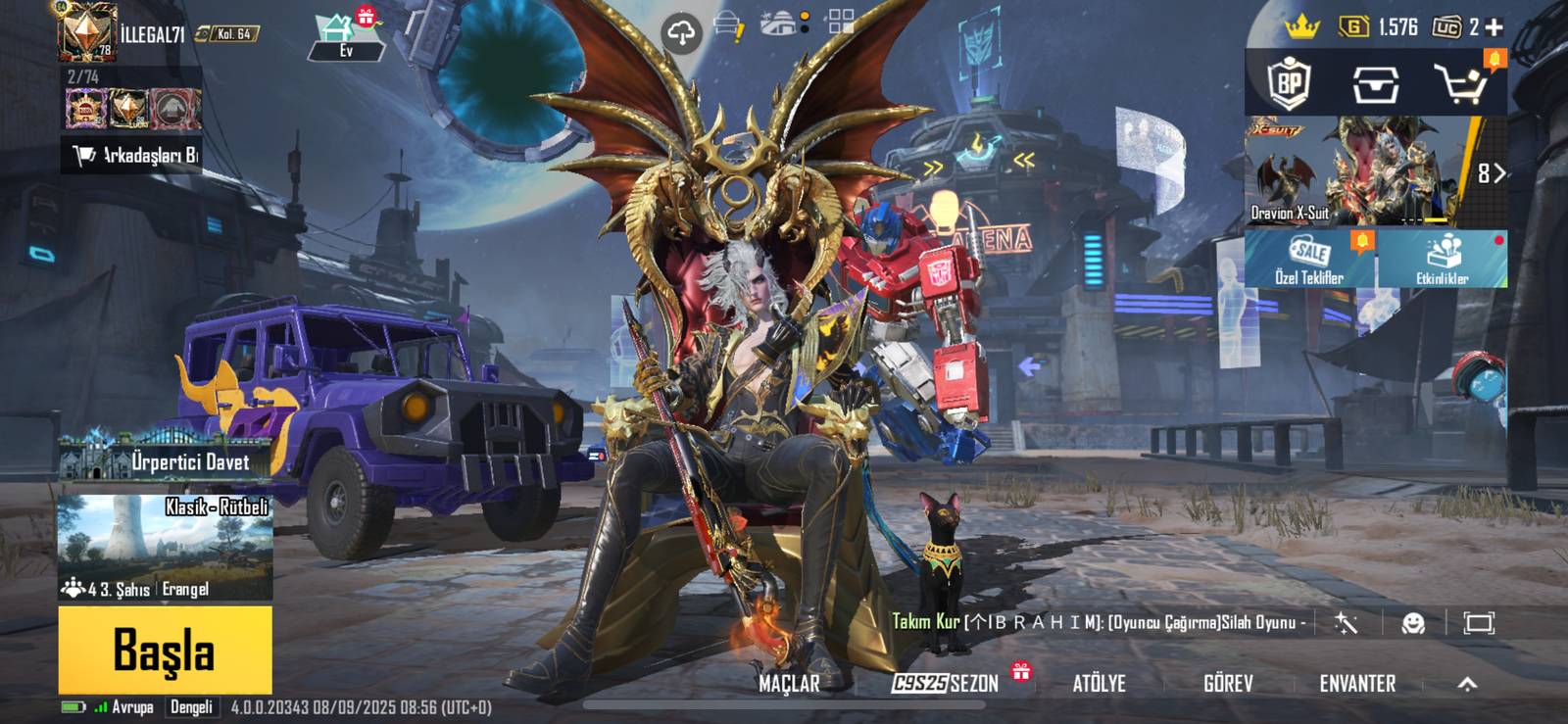Open the cloud download icon
The image size is (1568, 724).
tap(681, 32)
